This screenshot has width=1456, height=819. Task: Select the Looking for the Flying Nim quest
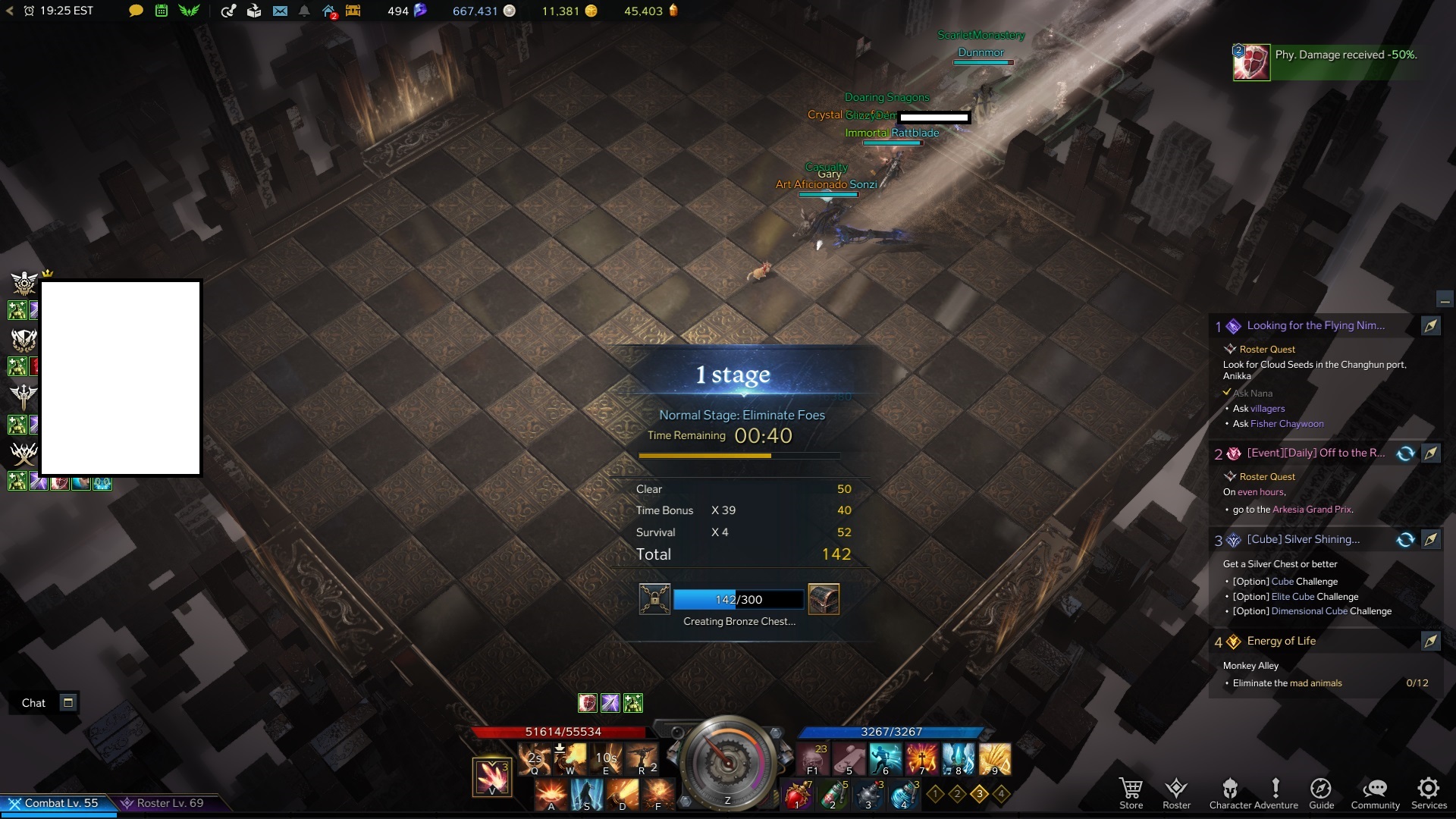[1316, 326]
